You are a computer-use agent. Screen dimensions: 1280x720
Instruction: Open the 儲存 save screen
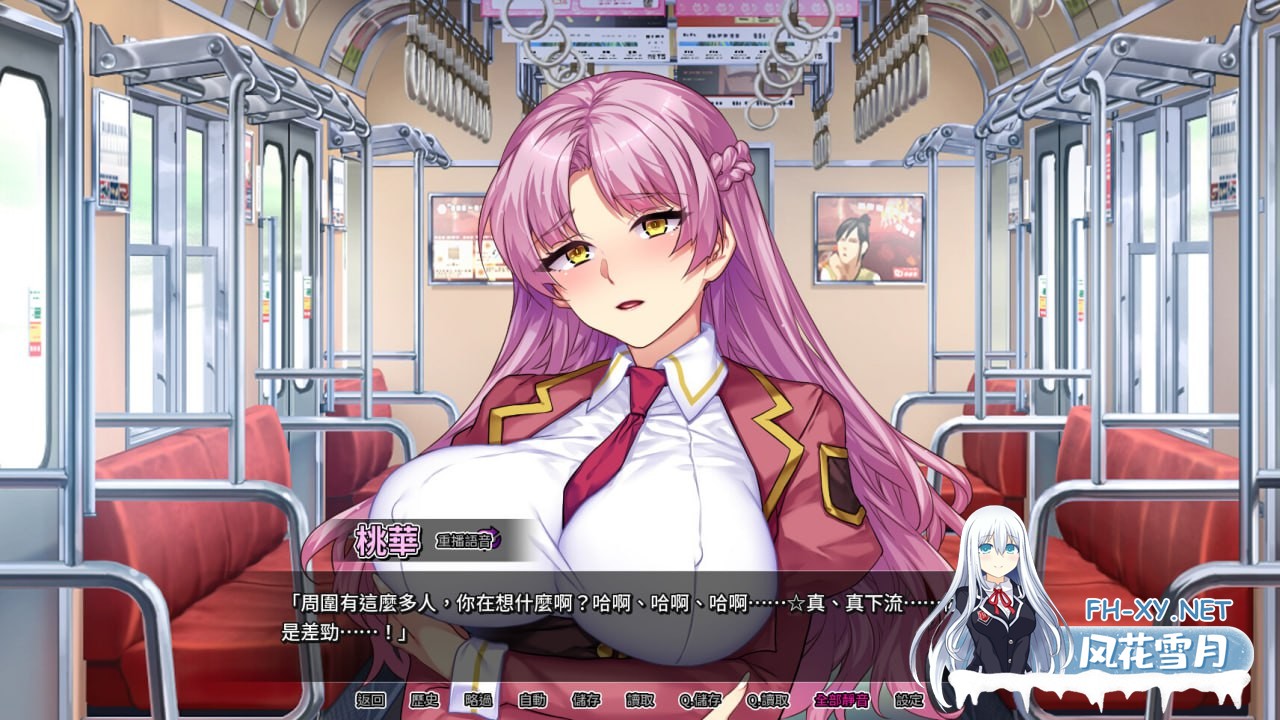pyautogui.click(x=587, y=703)
